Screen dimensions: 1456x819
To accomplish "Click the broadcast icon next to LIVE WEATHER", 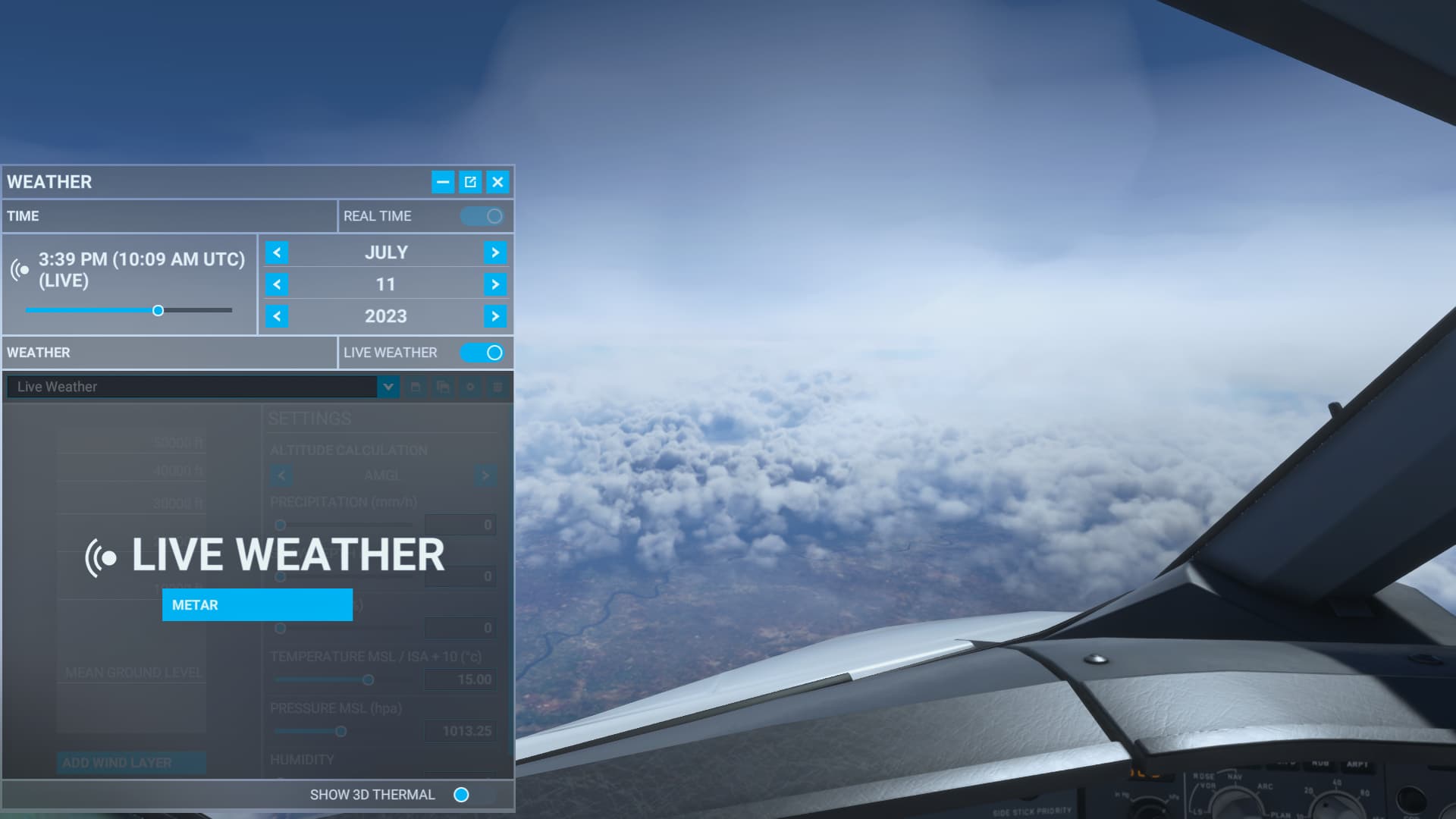I will (x=101, y=557).
